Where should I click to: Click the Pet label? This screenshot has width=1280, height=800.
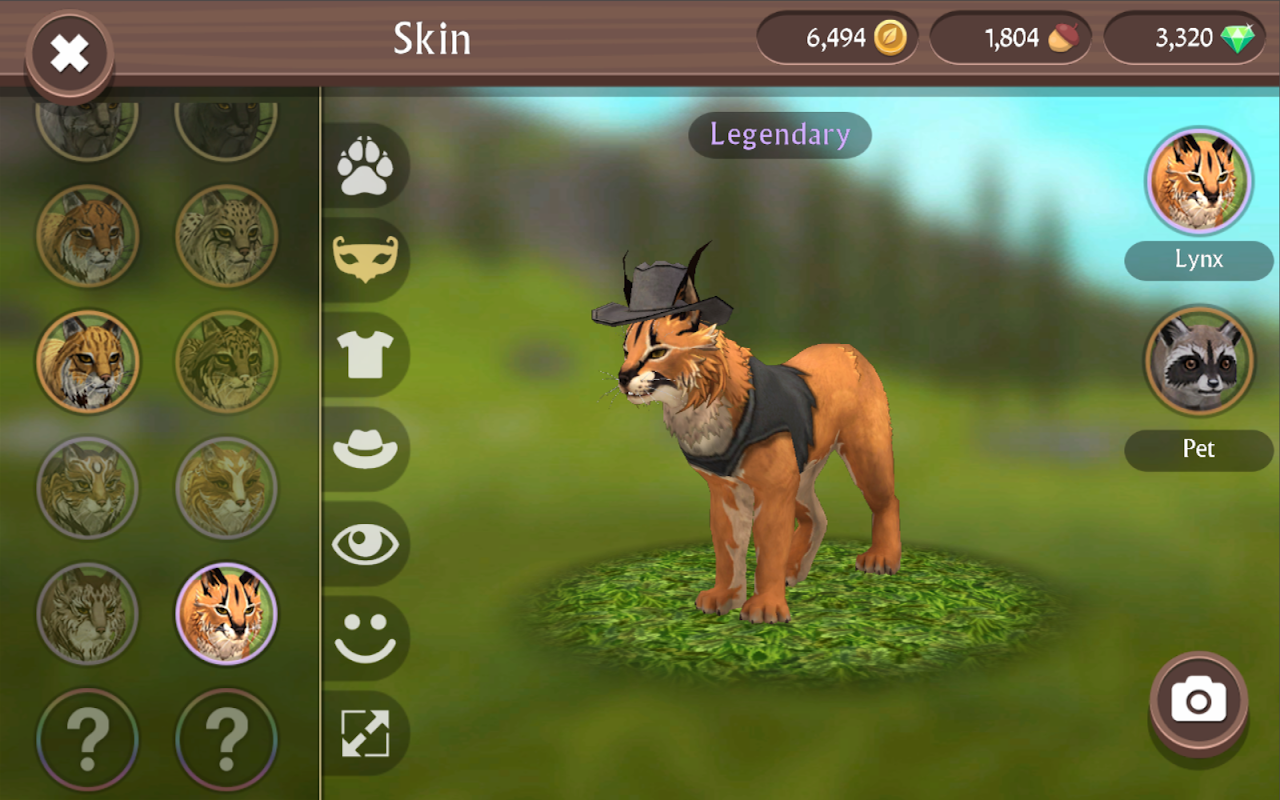(1199, 450)
